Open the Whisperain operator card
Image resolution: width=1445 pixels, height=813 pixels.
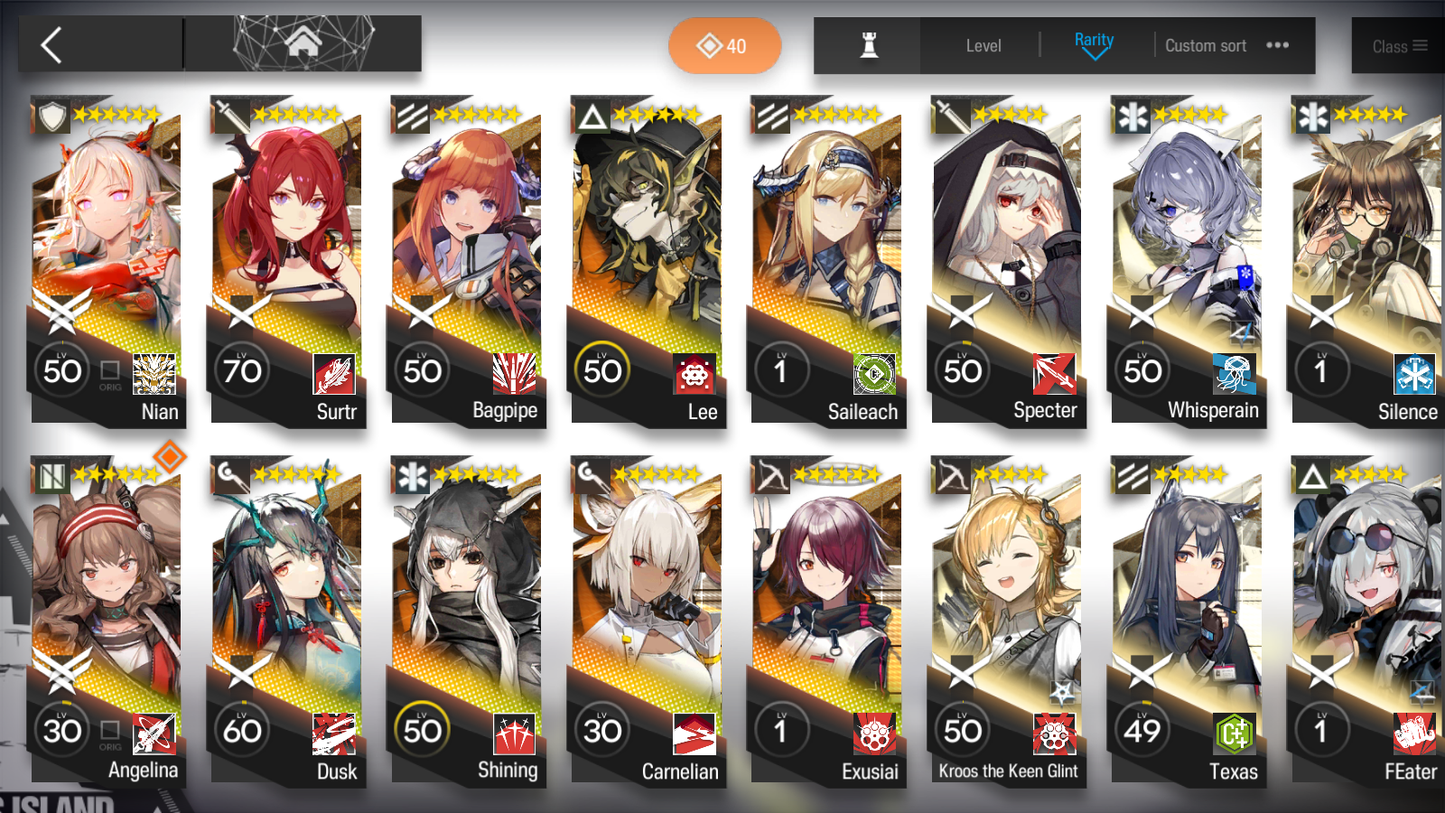click(x=1188, y=260)
